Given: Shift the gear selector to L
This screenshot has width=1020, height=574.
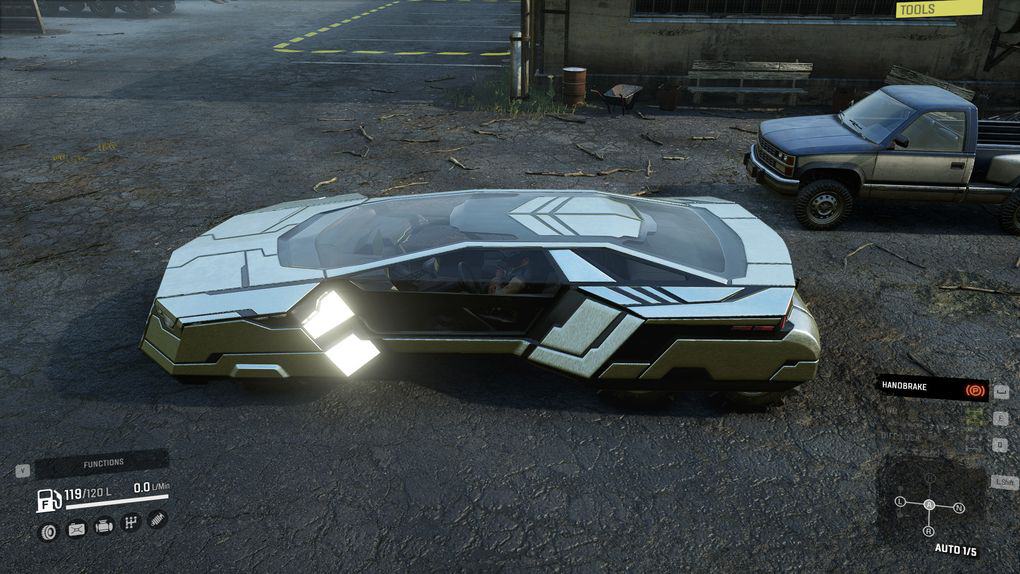Looking at the screenshot, I should click(900, 500).
